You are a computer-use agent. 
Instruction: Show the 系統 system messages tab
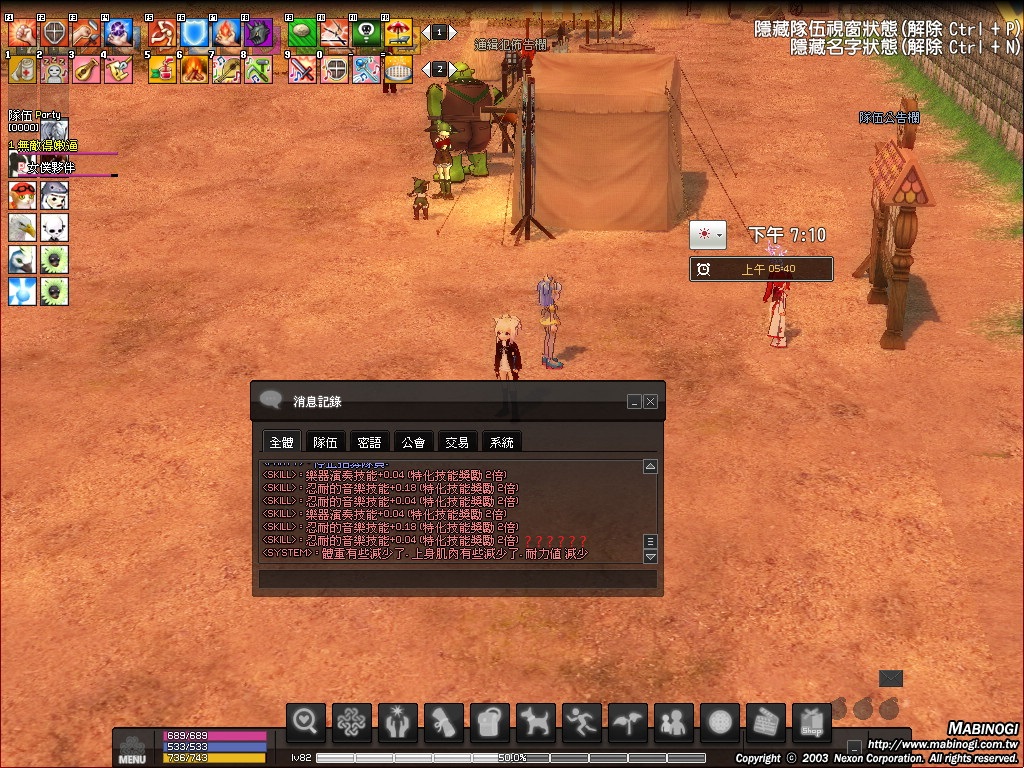(x=501, y=442)
